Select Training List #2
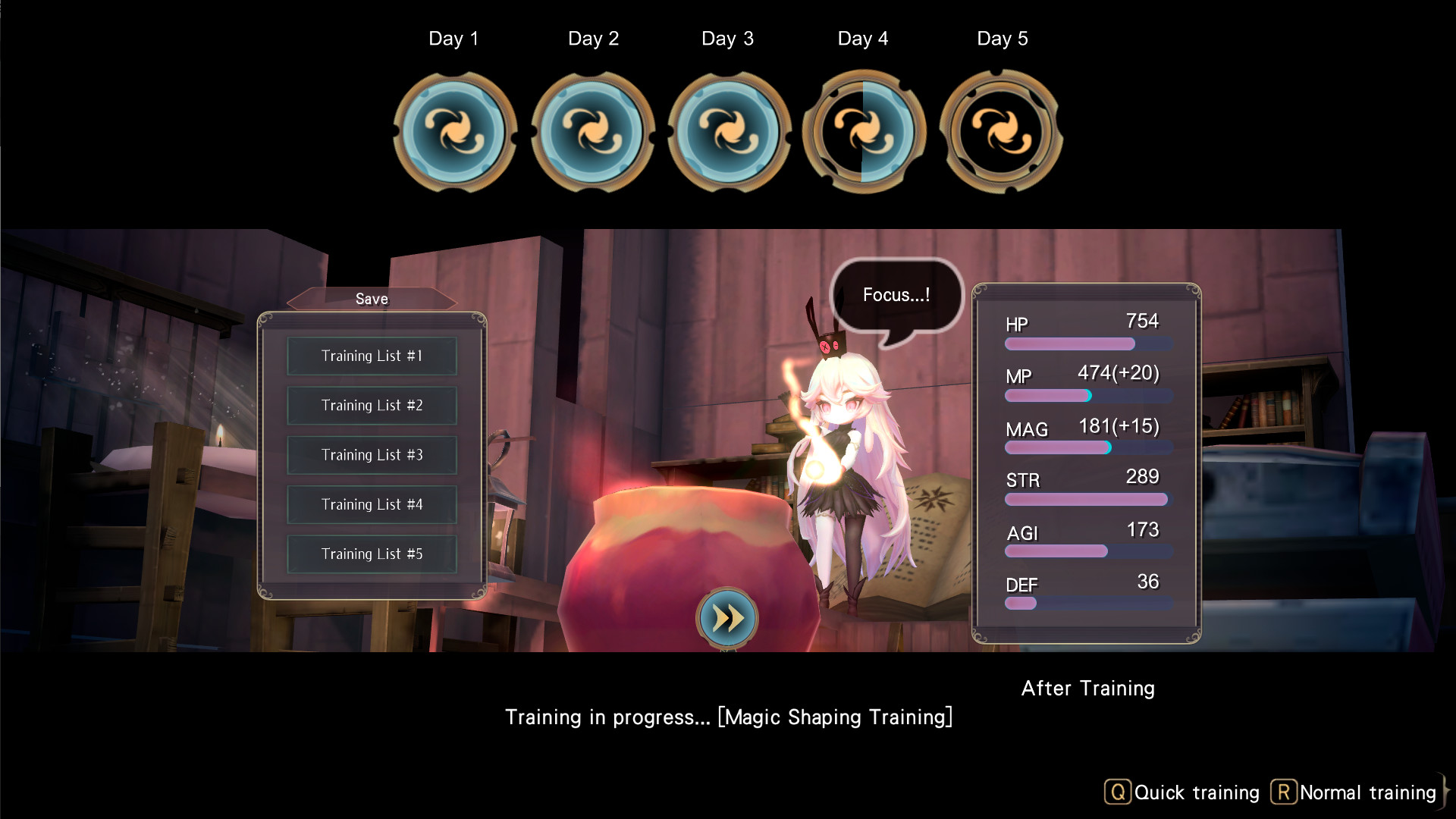Screen dimensions: 1456x819 click(x=372, y=405)
